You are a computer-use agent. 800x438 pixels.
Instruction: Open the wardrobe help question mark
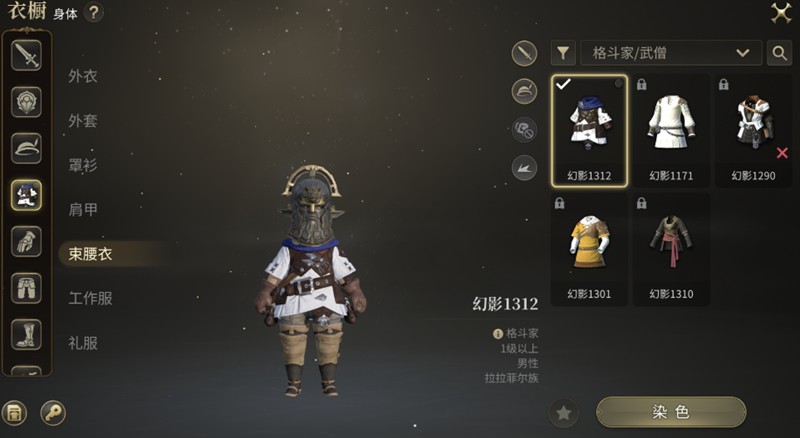[94, 13]
